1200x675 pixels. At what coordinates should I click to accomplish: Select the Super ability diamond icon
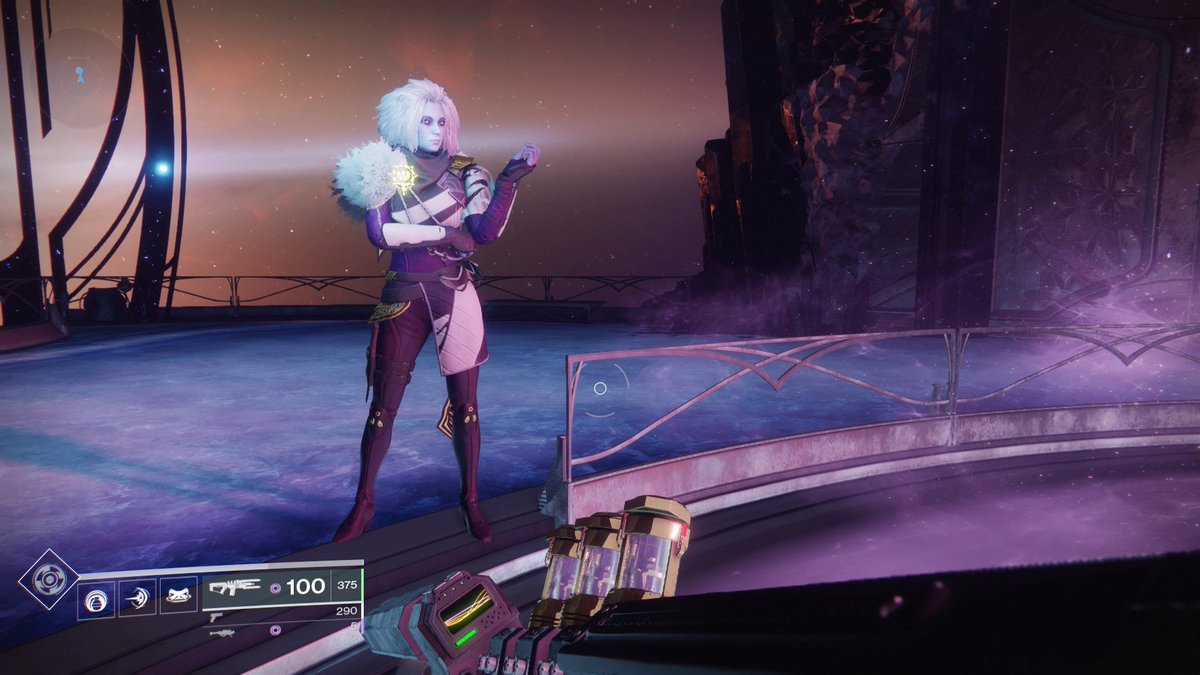(47, 579)
